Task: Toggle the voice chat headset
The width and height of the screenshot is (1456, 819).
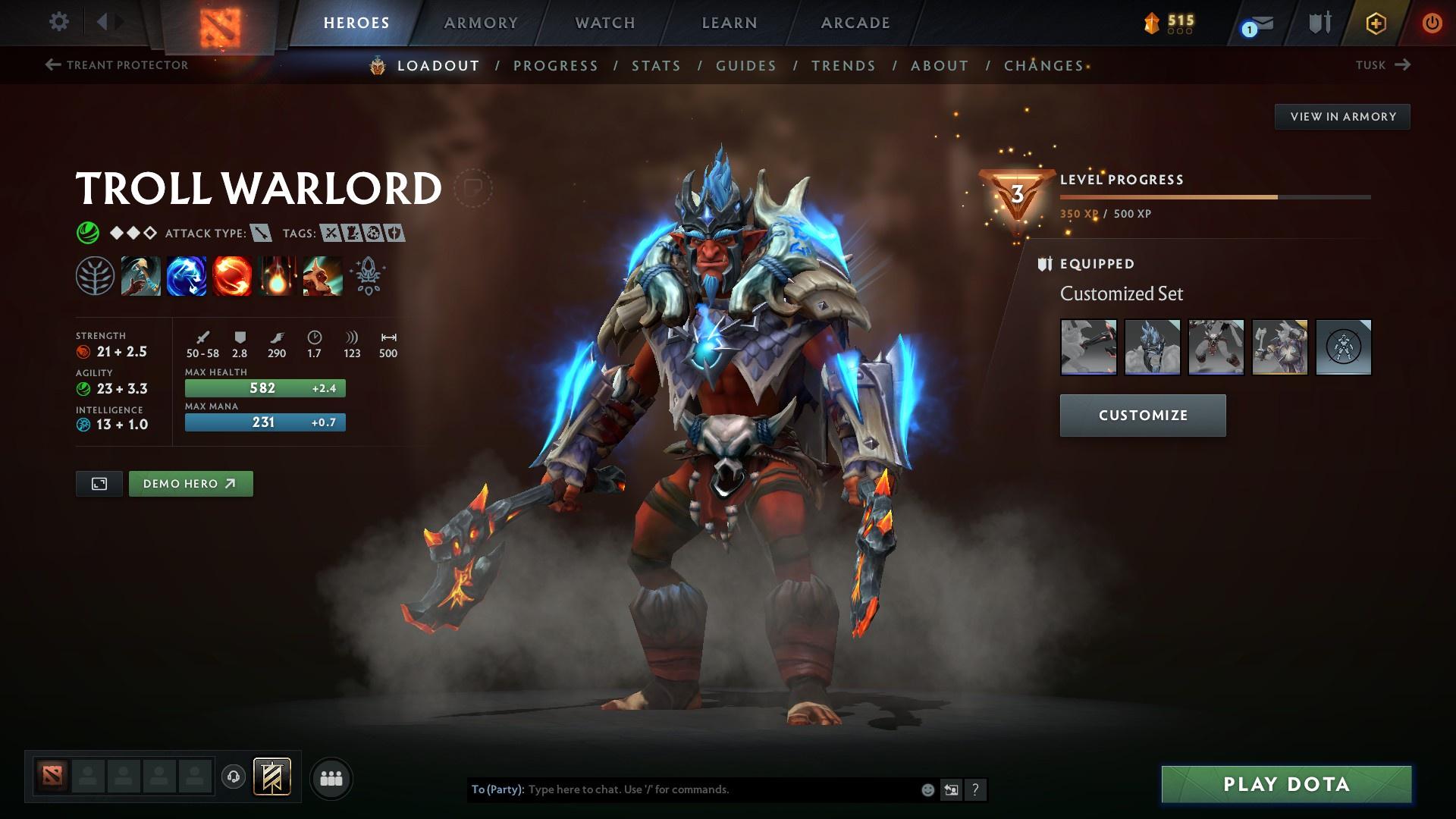Action: 233,777
